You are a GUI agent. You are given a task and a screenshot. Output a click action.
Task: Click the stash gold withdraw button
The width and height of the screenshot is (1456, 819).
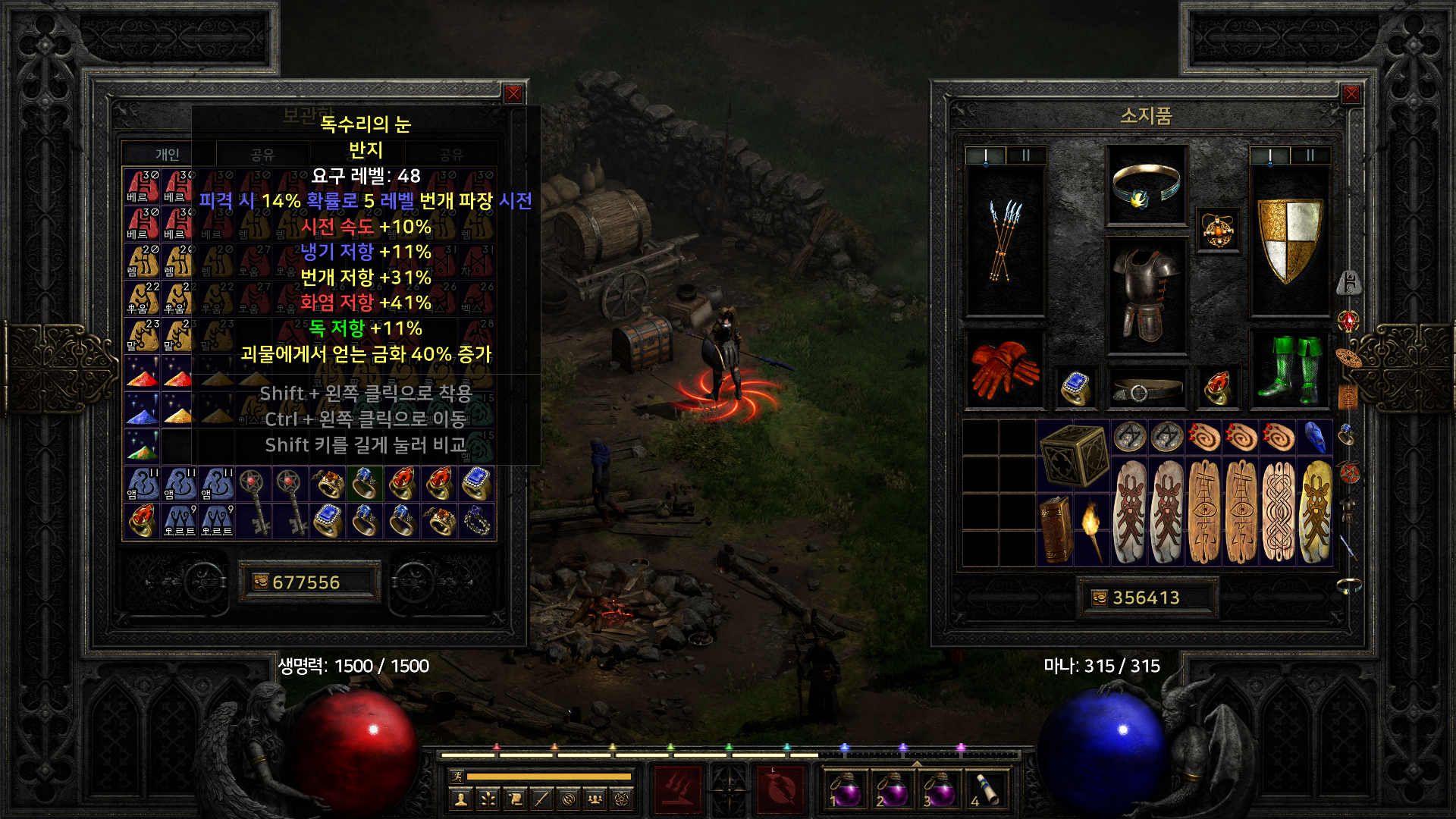click(261, 582)
